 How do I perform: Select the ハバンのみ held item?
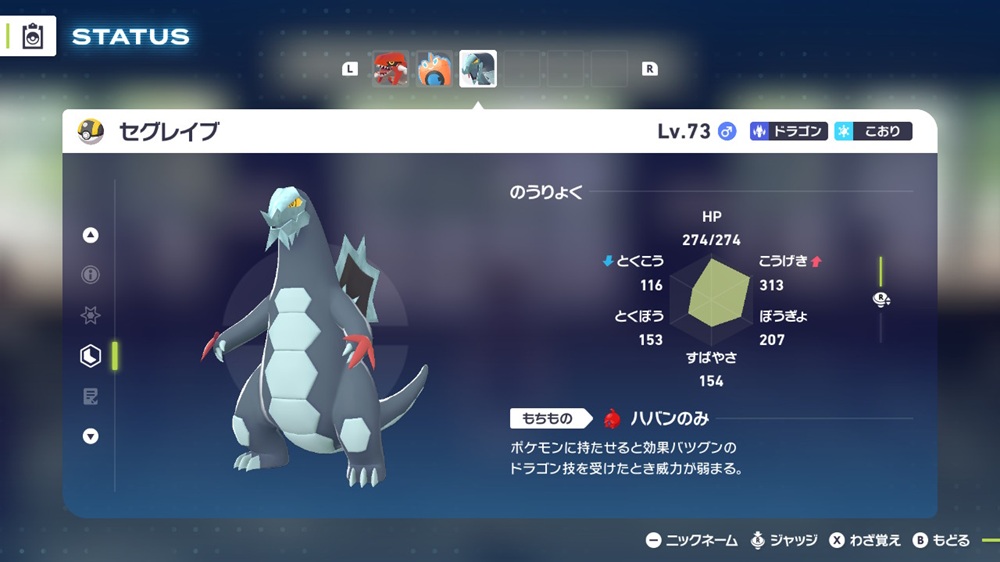click(660, 418)
